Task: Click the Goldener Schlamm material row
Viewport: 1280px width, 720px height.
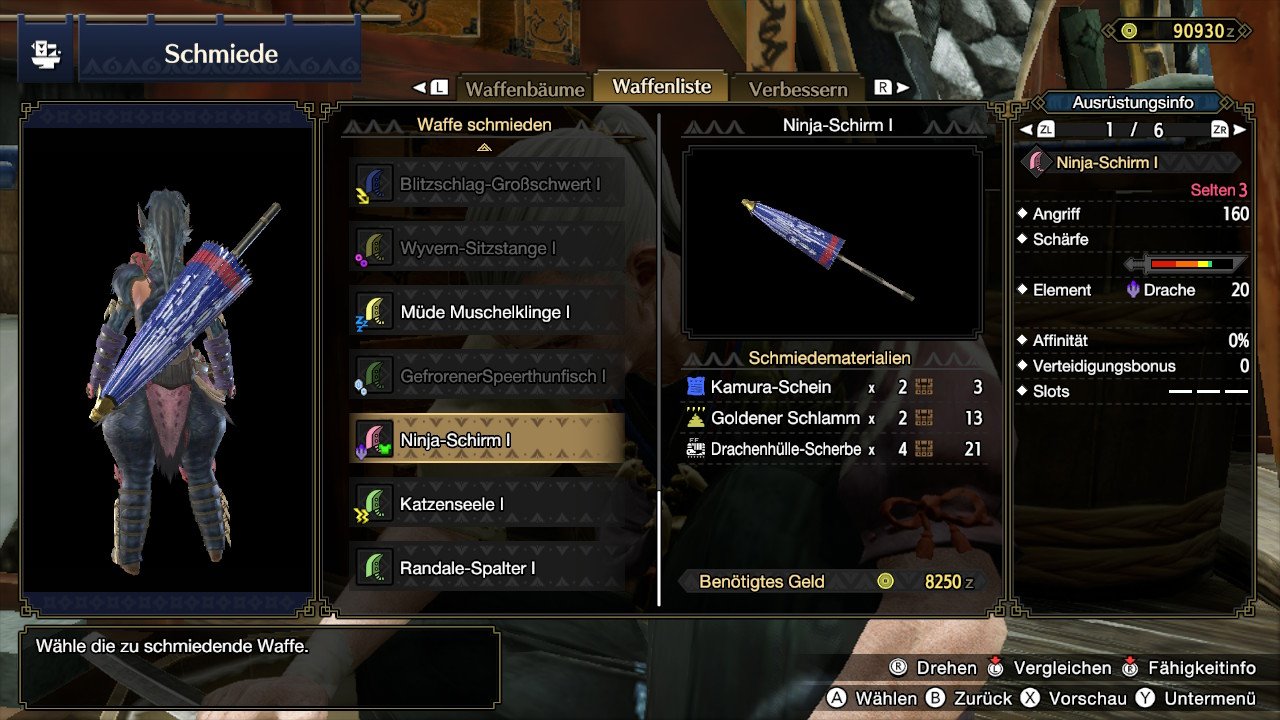Action: [x=835, y=418]
